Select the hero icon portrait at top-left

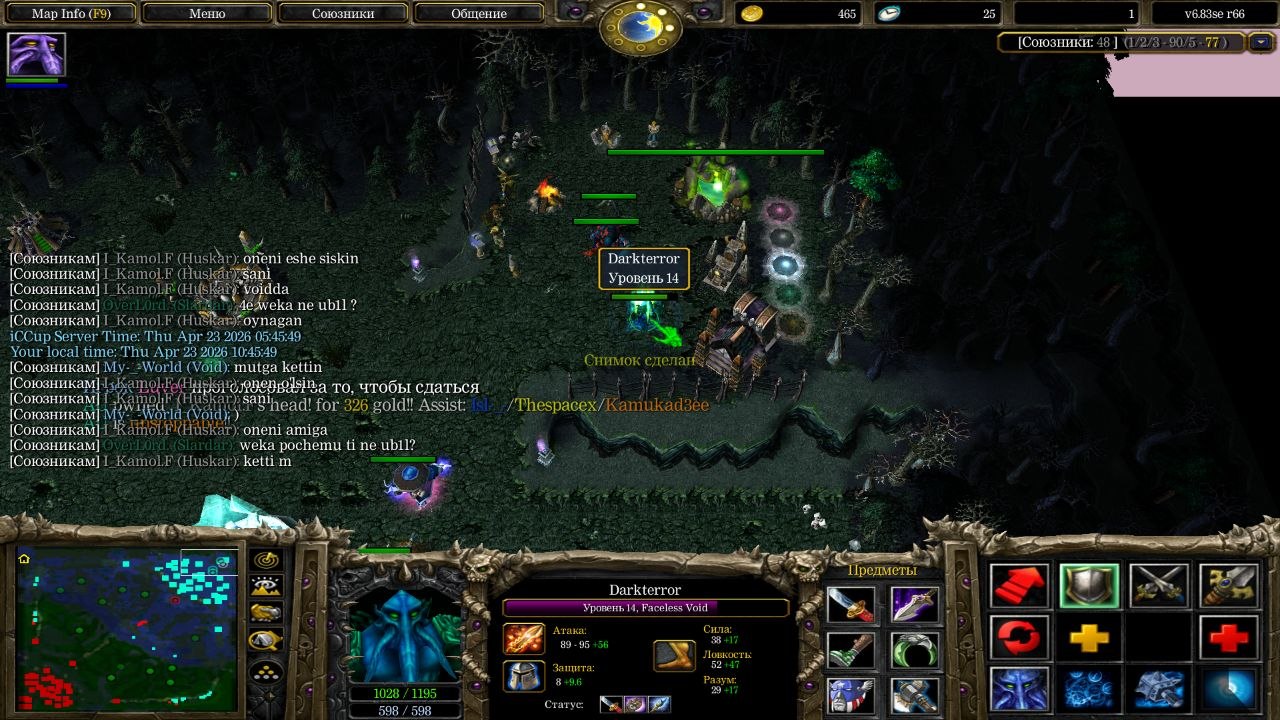[36, 54]
